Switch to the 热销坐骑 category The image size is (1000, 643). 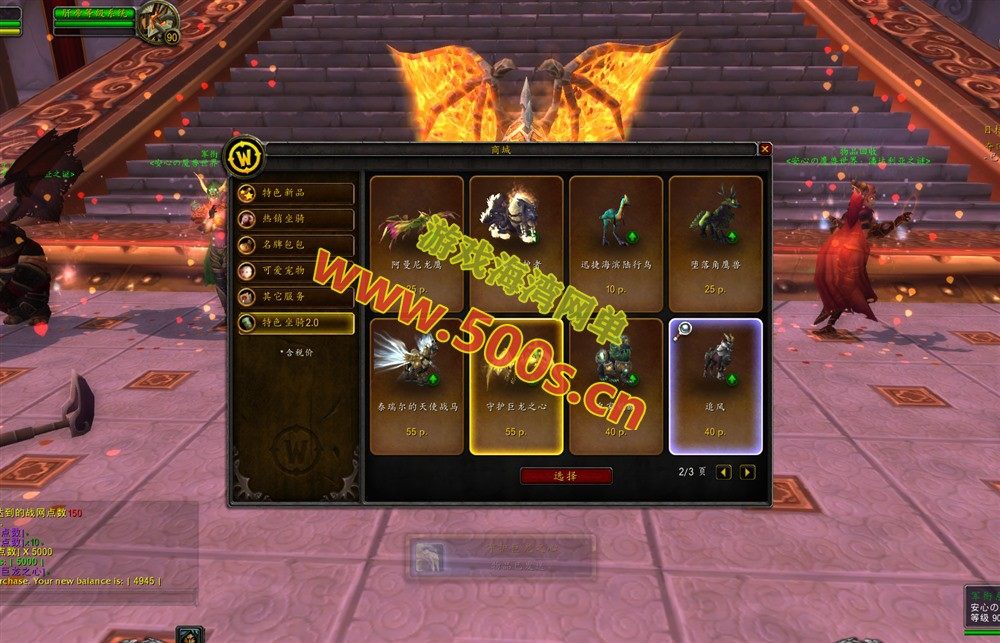[x=296, y=219]
